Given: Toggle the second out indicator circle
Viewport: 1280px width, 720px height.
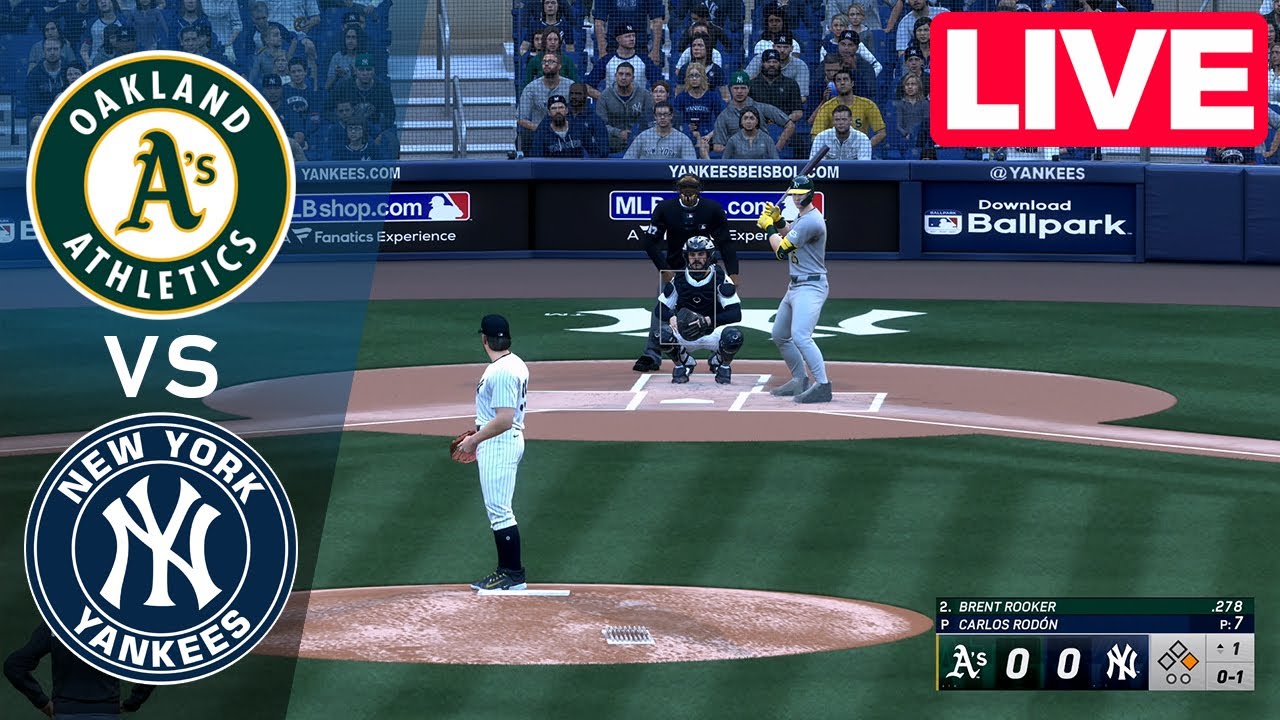Looking at the screenshot, I should 1186,678.
